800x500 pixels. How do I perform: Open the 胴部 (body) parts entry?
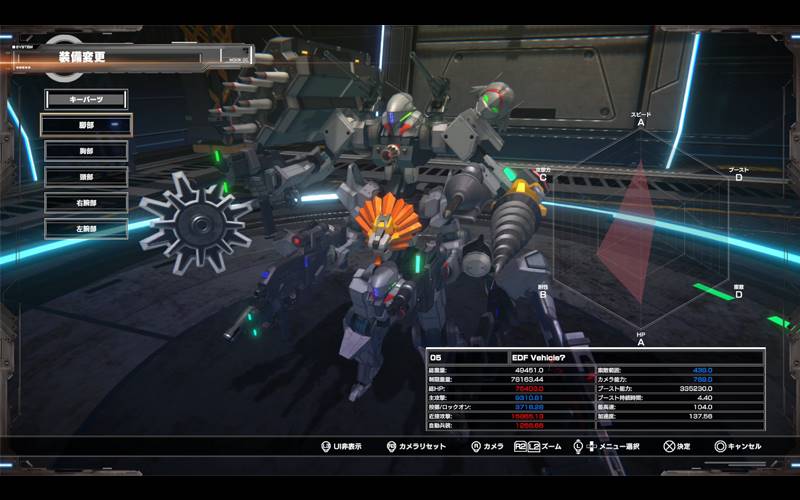point(86,151)
